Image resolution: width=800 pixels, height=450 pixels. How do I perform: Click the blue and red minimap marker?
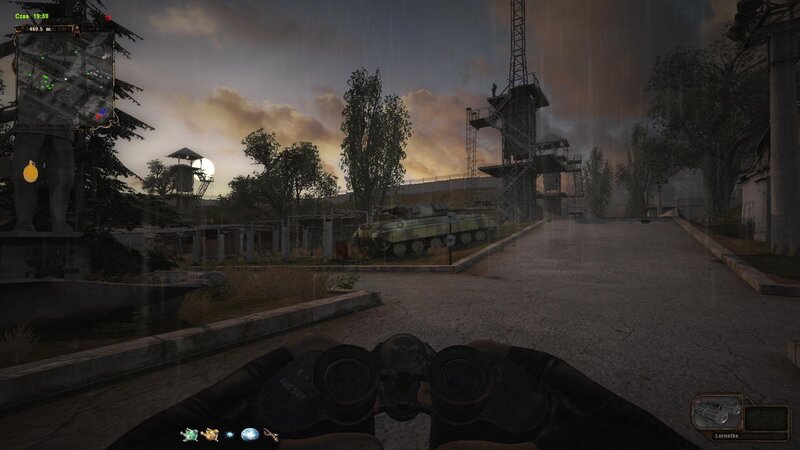(99, 115)
